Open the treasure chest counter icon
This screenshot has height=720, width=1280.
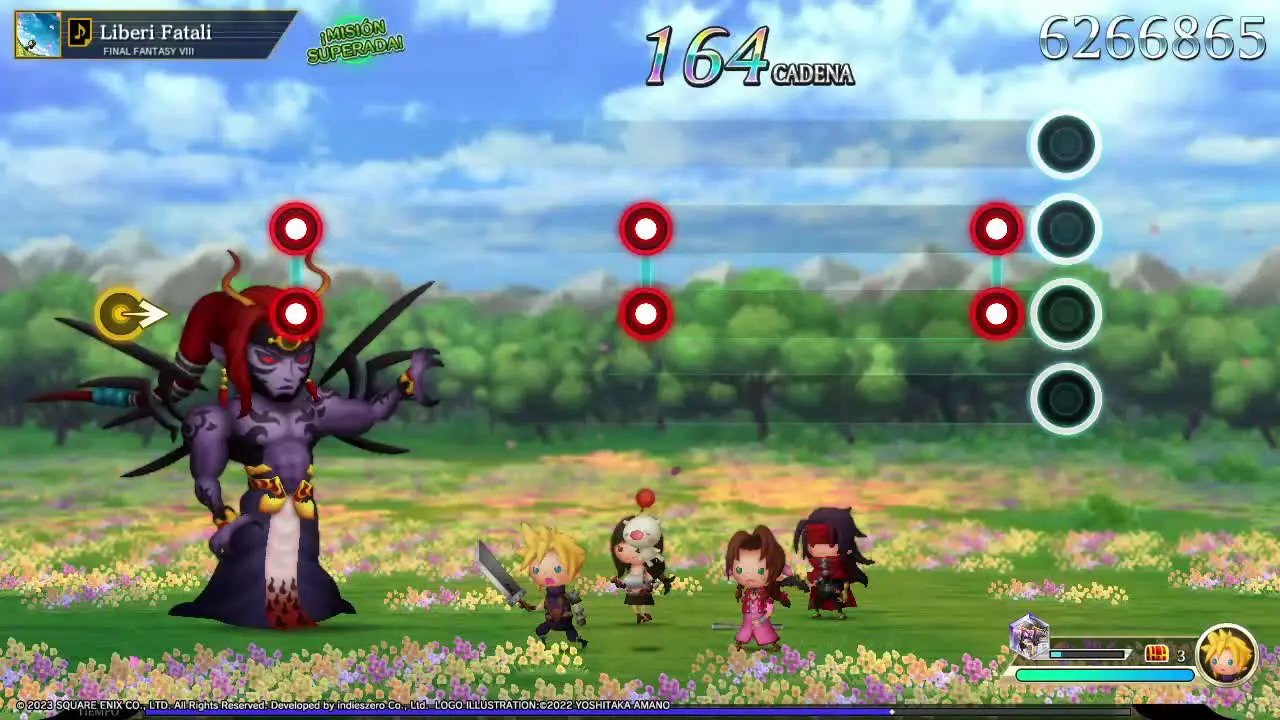click(x=1157, y=654)
